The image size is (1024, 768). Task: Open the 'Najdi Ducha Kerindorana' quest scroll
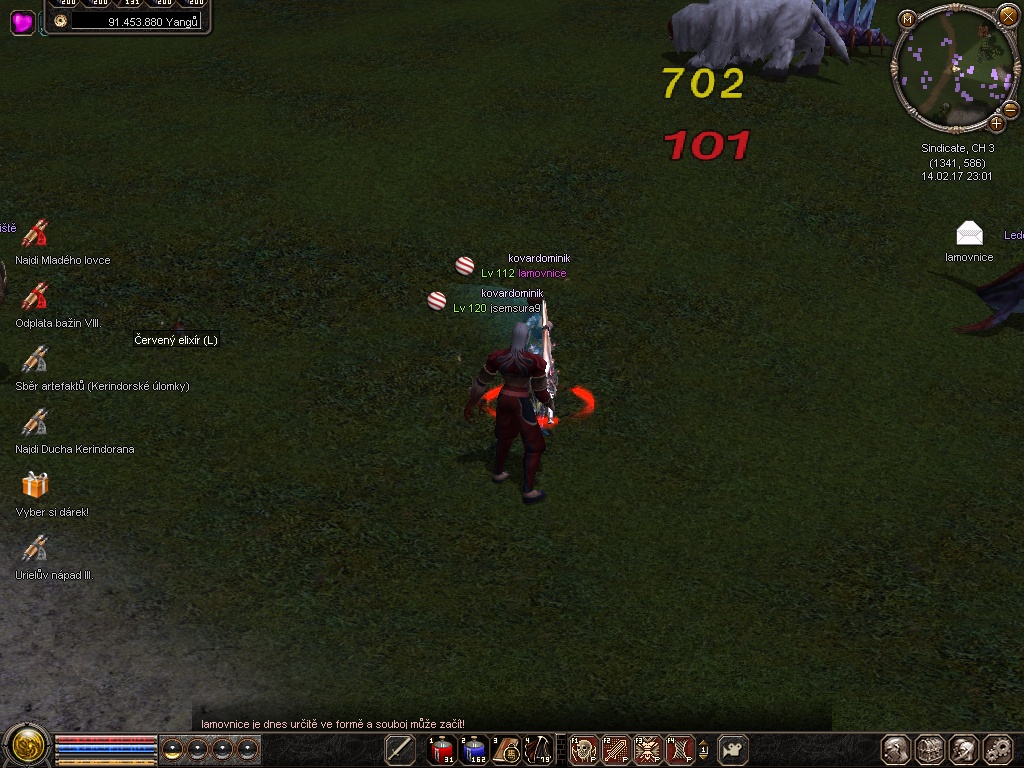coord(35,423)
